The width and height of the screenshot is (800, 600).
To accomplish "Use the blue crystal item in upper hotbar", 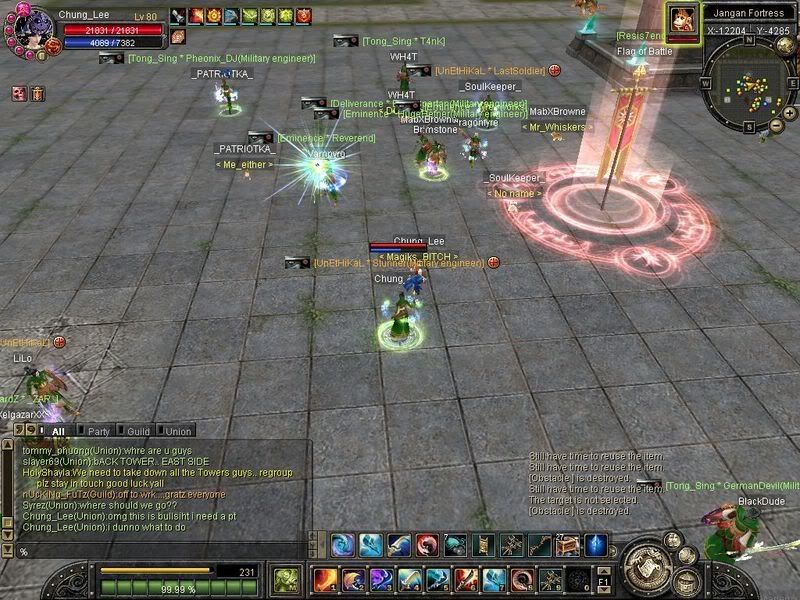I will pos(594,545).
